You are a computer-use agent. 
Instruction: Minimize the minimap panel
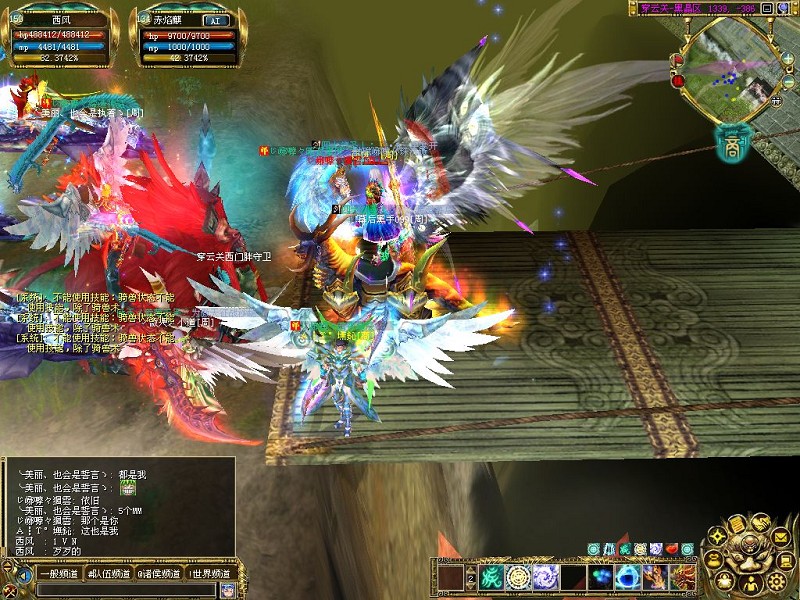tap(767, 8)
